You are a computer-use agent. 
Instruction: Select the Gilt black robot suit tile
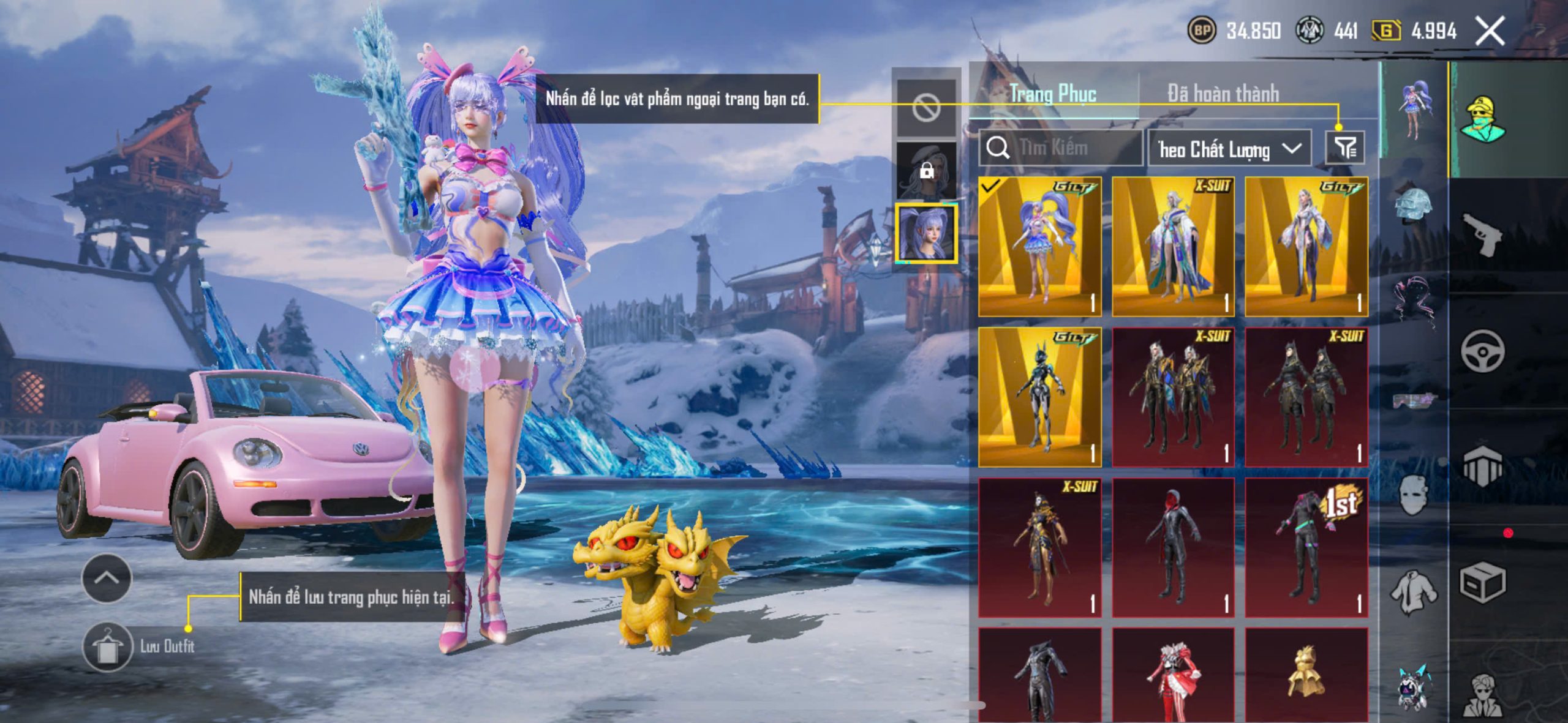pyautogui.click(x=1039, y=397)
